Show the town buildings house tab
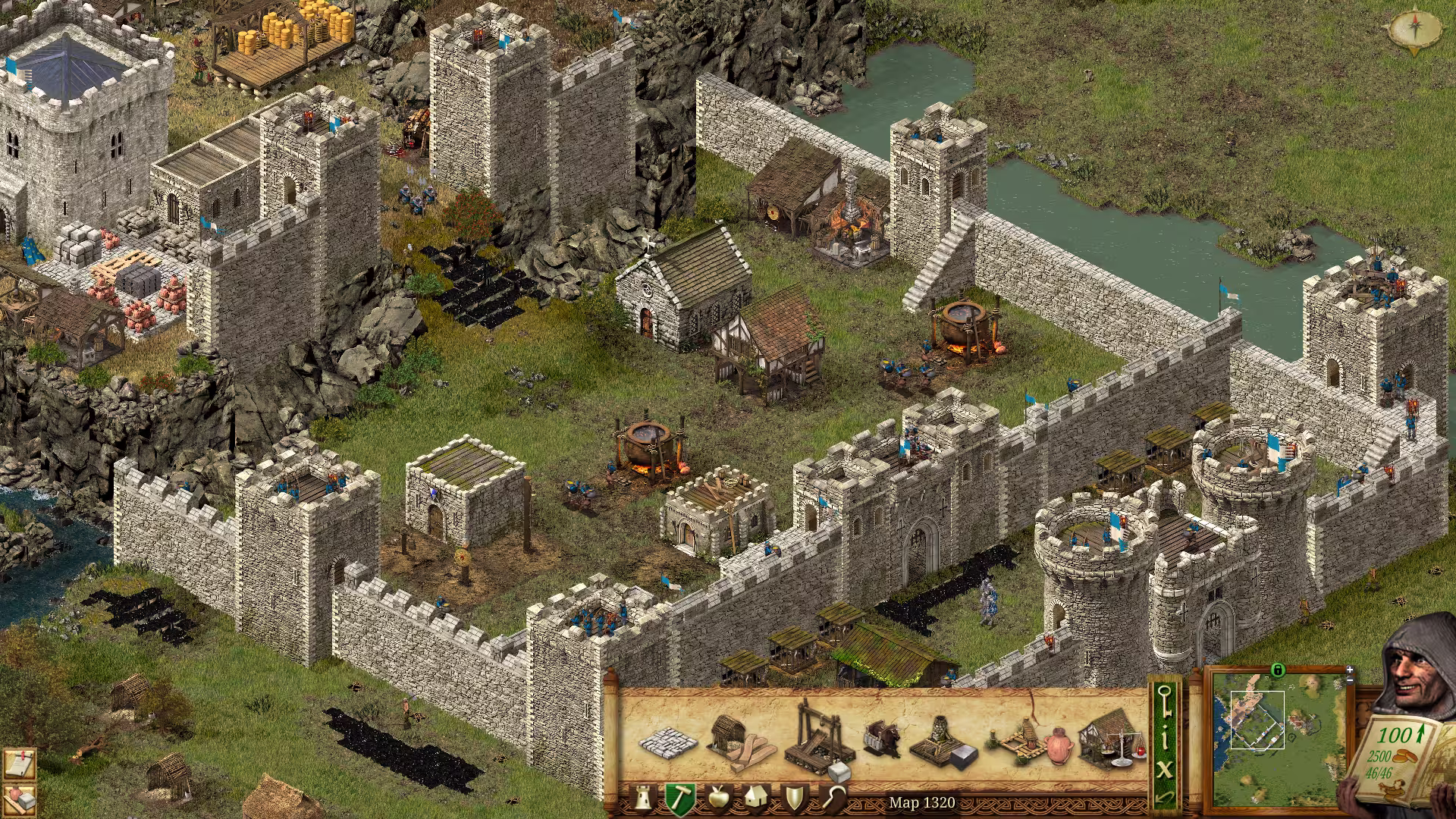The width and height of the screenshot is (1456, 819). pos(755,799)
